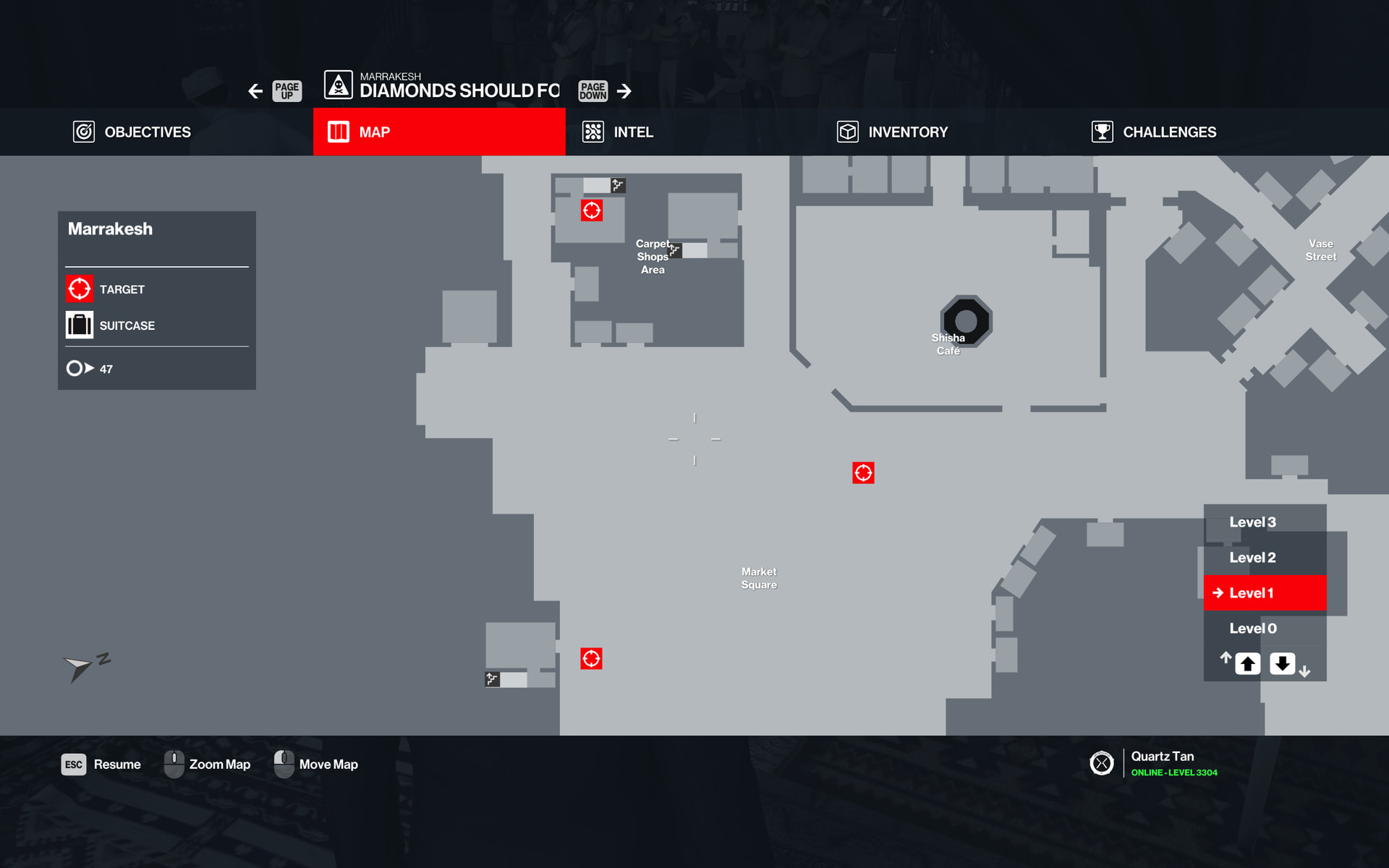Open the Objectives tab

(x=132, y=132)
